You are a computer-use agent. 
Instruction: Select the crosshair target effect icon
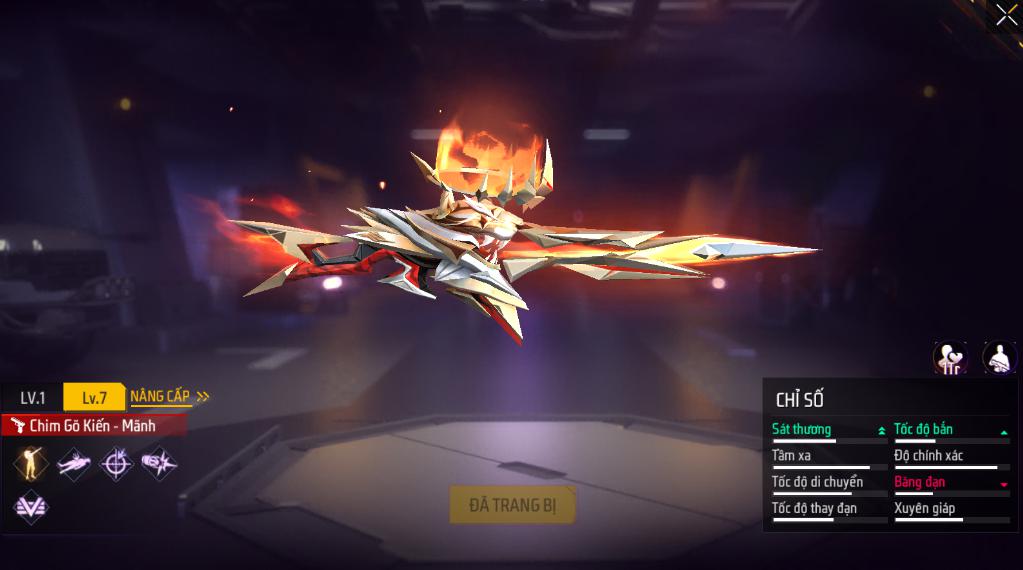117,463
